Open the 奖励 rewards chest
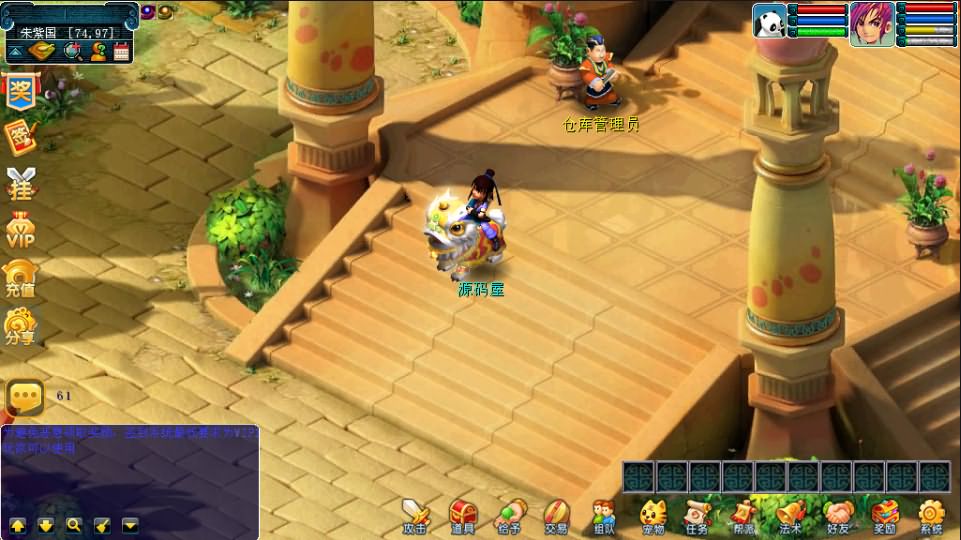Screen dimensions: 961x540 (x=884, y=516)
